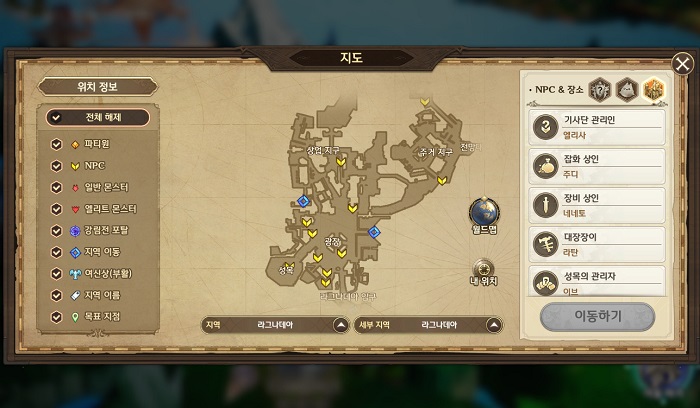The image size is (700, 408).
Task: Toggle the 지역 이동 filter
Action: [57, 252]
